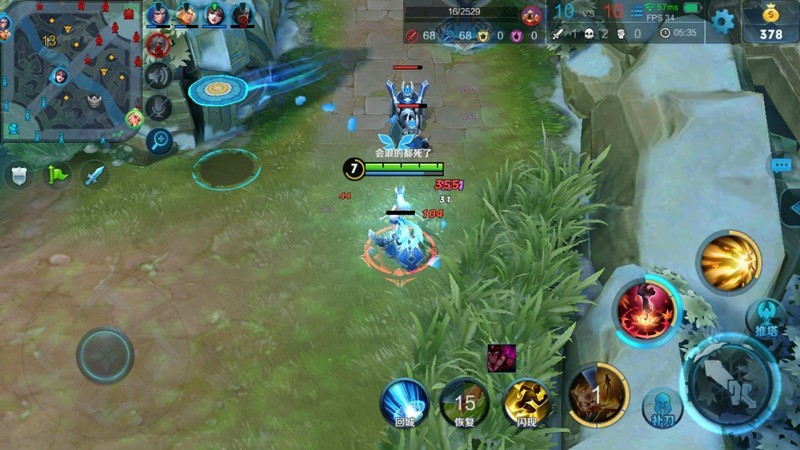
Task: Activate the golden burst skill
Action: point(729,262)
